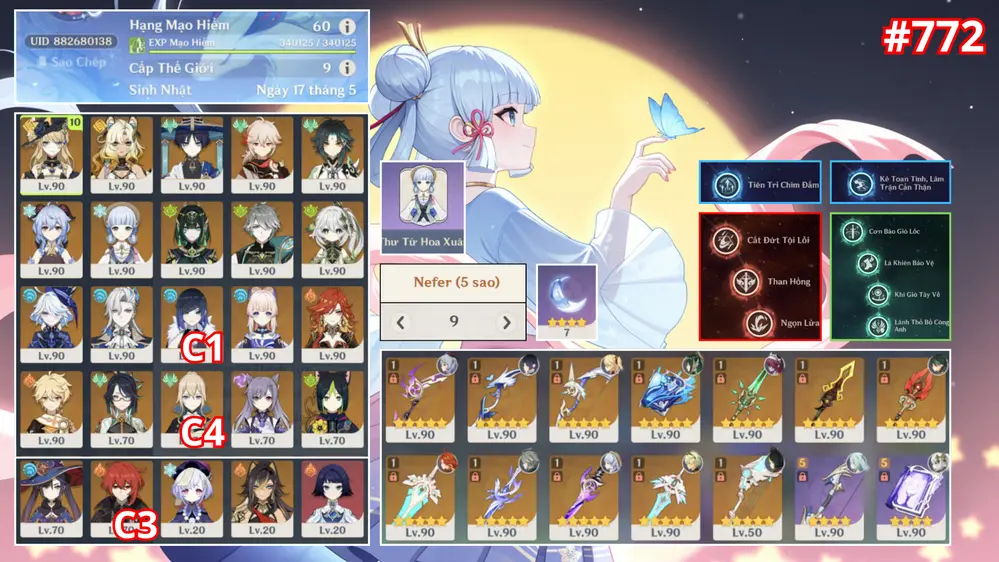Select the crescent moon item slot
The height and width of the screenshot is (562, 999).
coord(566,296)
